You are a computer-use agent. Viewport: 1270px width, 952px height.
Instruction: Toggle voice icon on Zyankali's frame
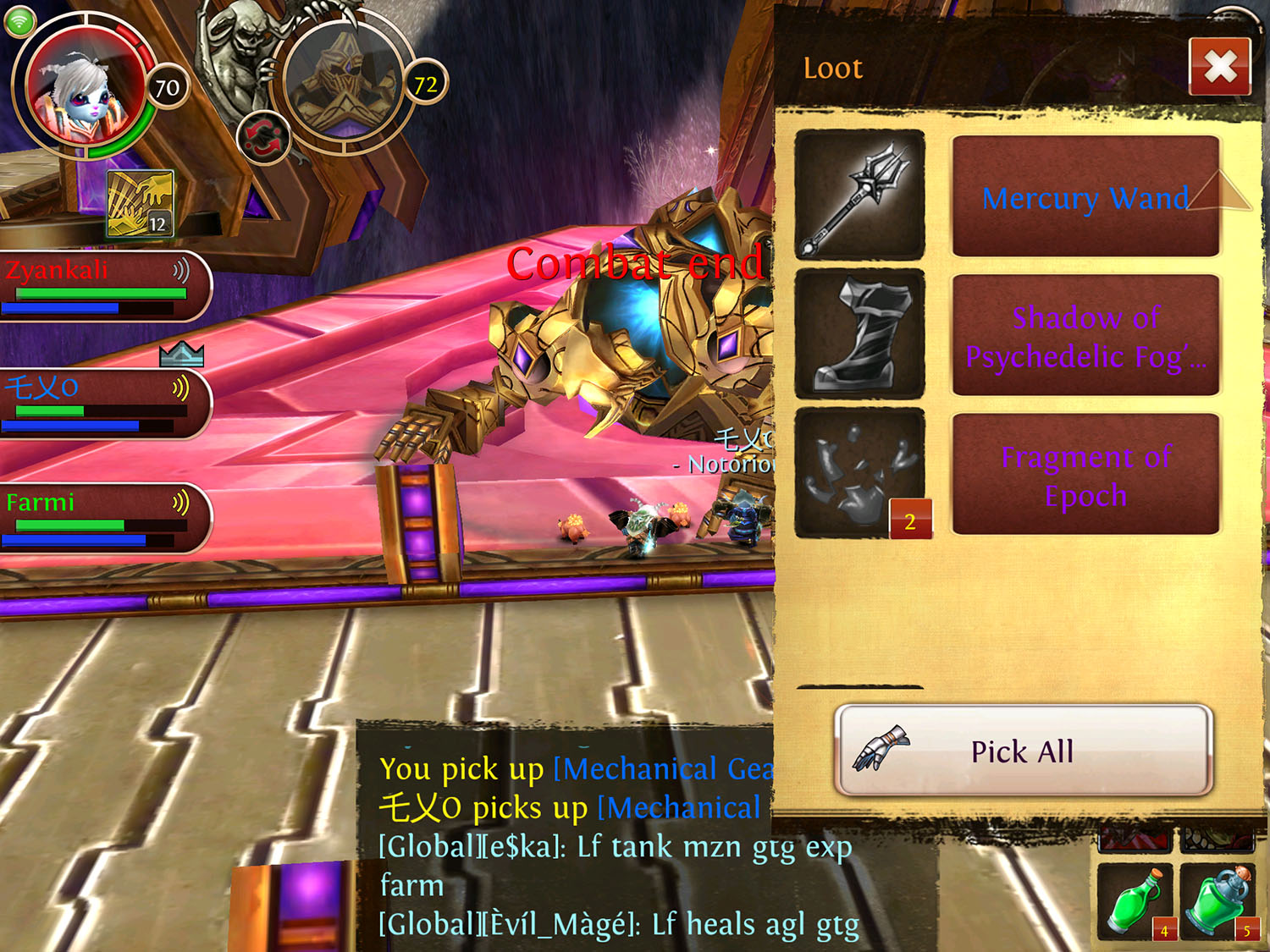point(181,271)
